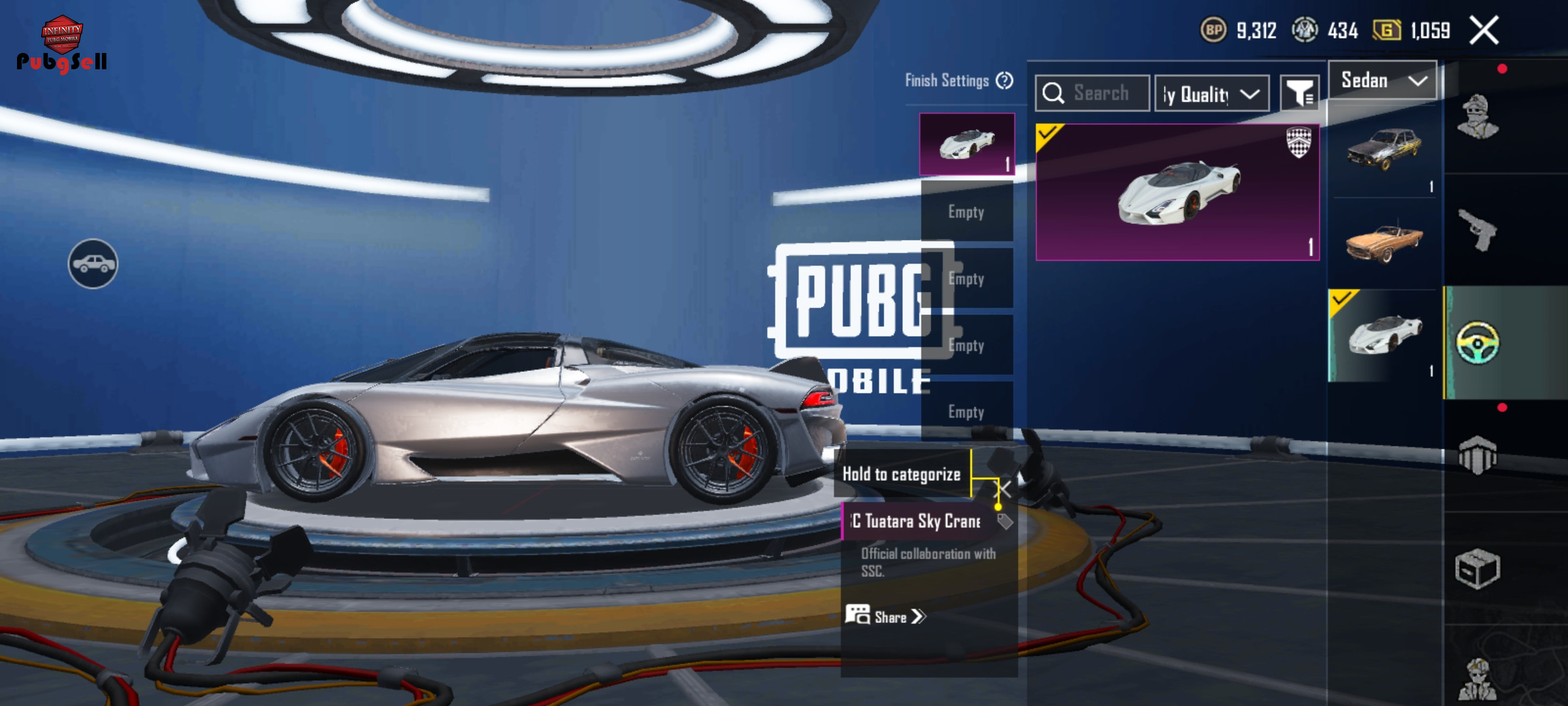The width and height of the screenshot is (1568, 706).
Task: Switch to the character outfit tab
Action: tap(1478, 118)
